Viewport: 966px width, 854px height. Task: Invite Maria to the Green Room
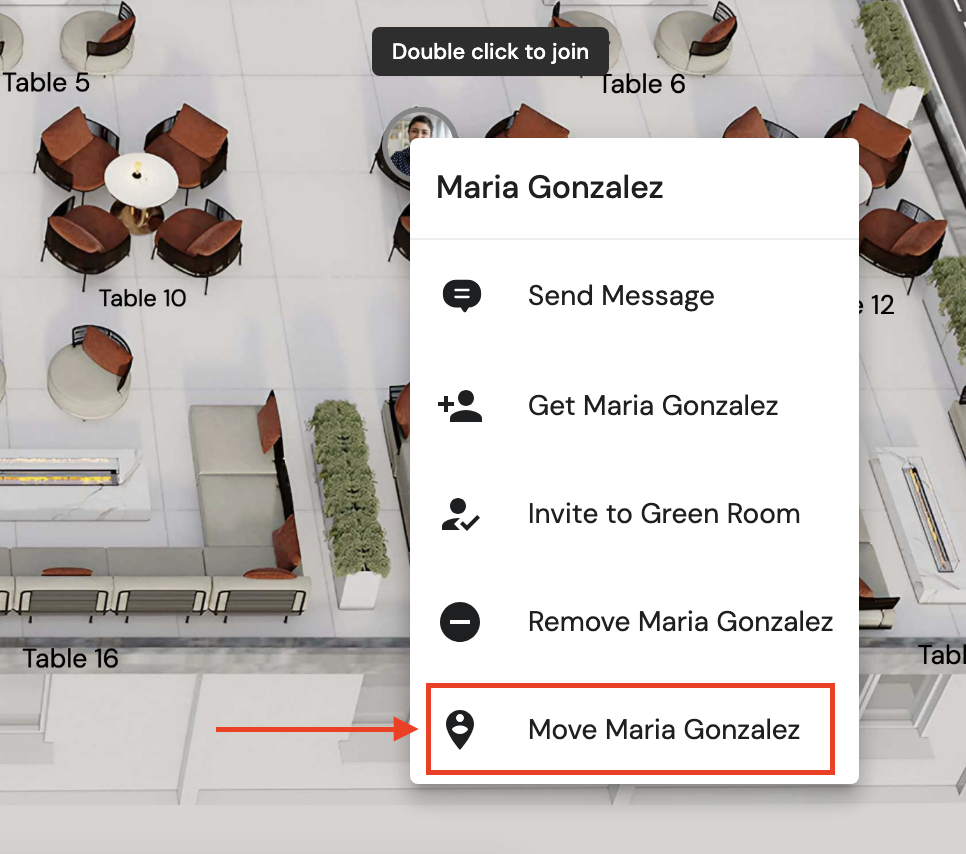(663, 514)
